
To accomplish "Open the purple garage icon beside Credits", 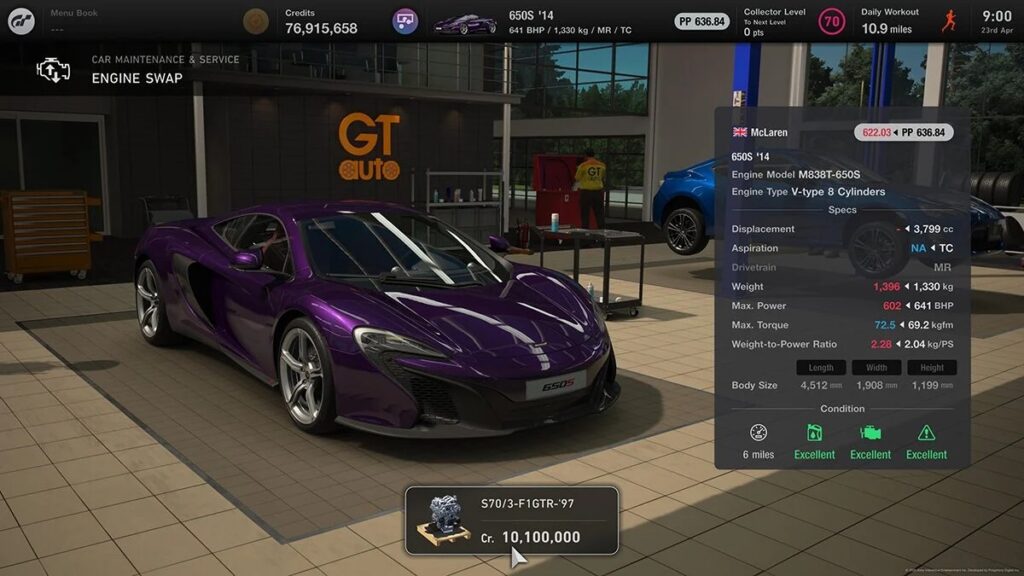I will [405, 21].
